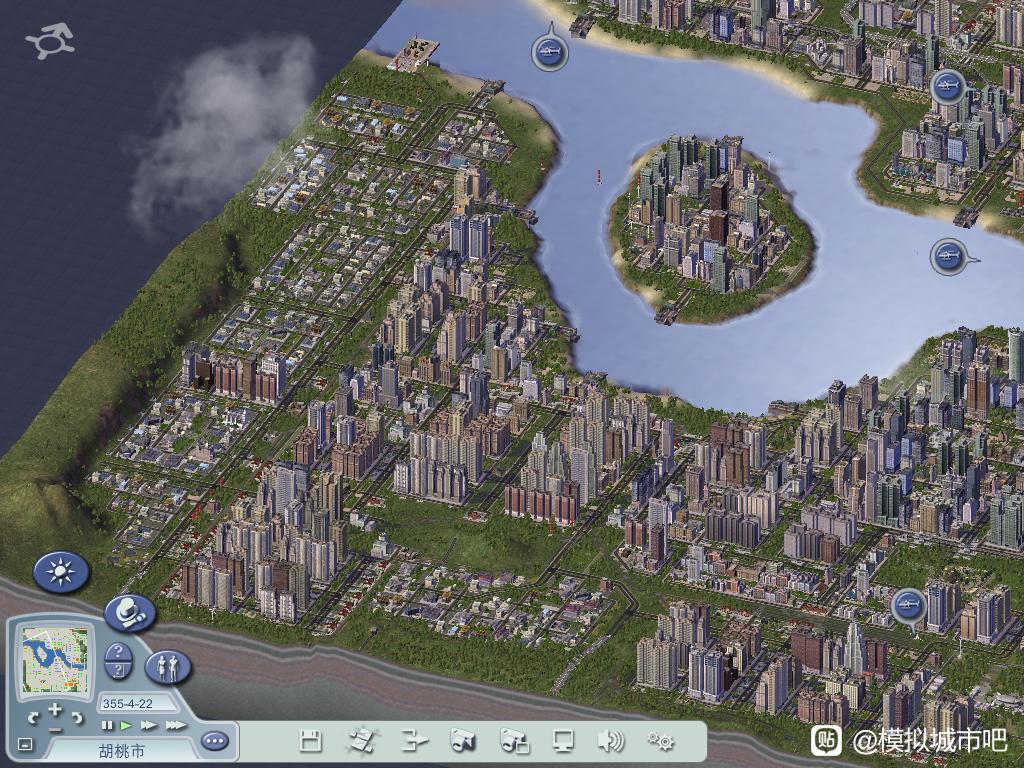The width and height of the screenshot is (1024, 768).
Task: Open game settings with the gears icon
Action: point(660,741)
